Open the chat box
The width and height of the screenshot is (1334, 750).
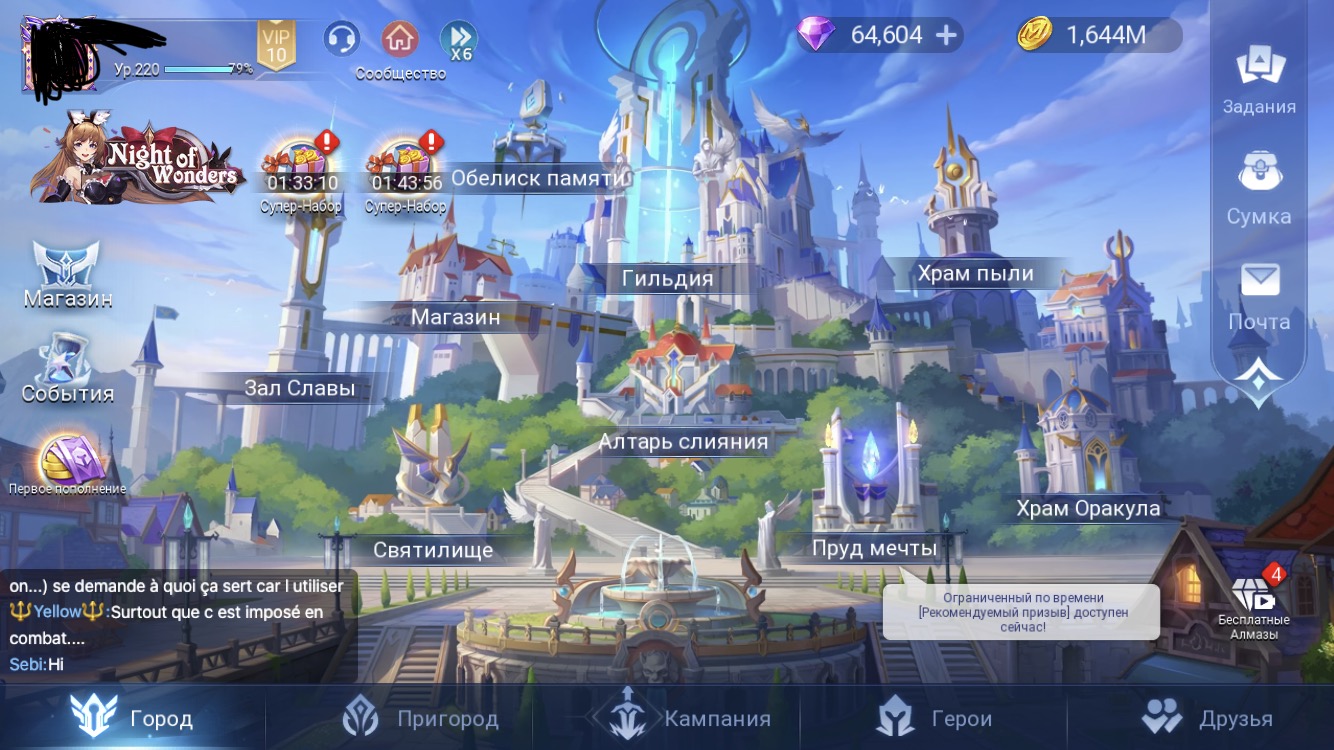(x=178, y=625)
